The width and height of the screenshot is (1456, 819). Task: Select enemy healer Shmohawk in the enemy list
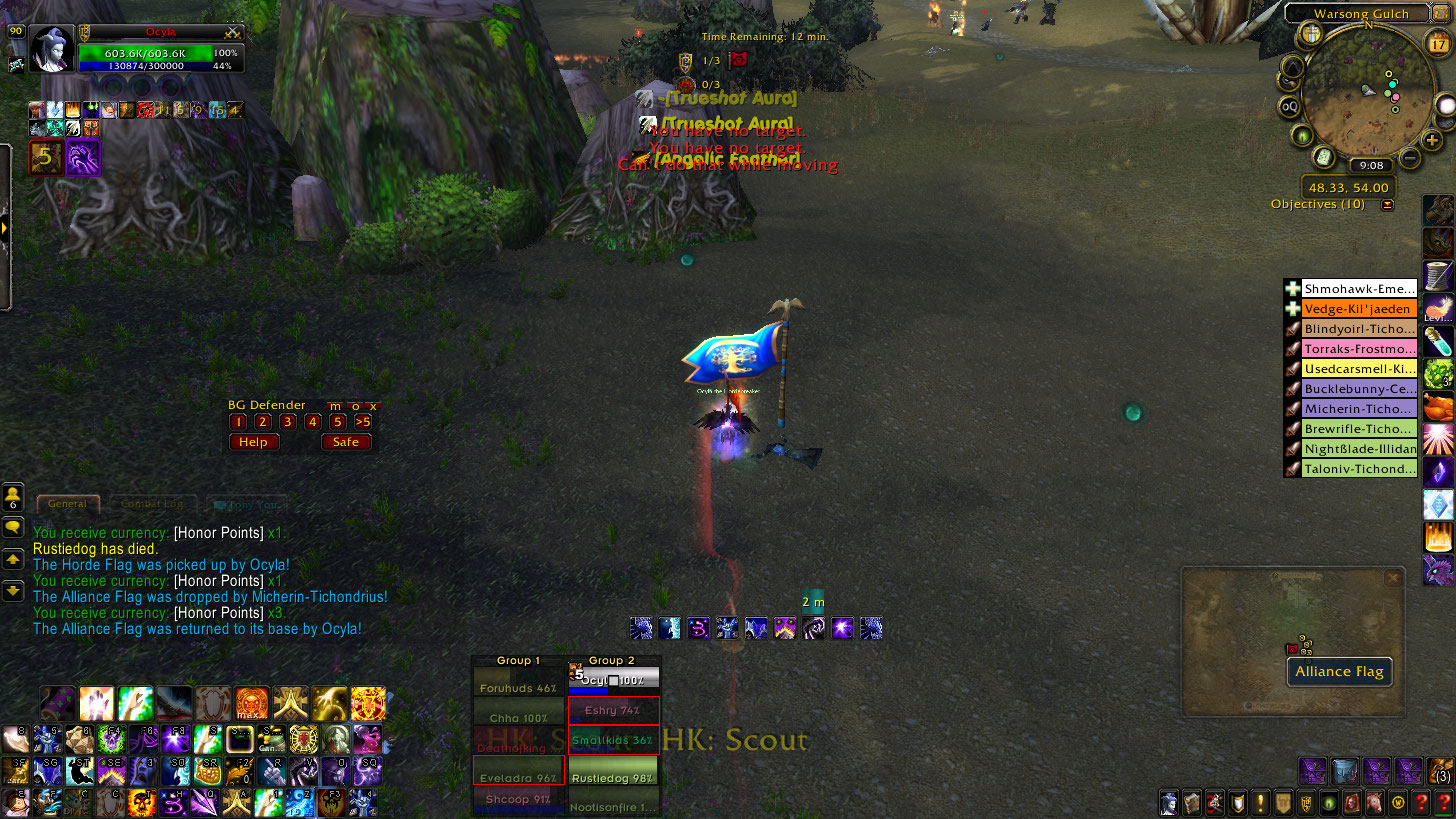point(1359,289)
